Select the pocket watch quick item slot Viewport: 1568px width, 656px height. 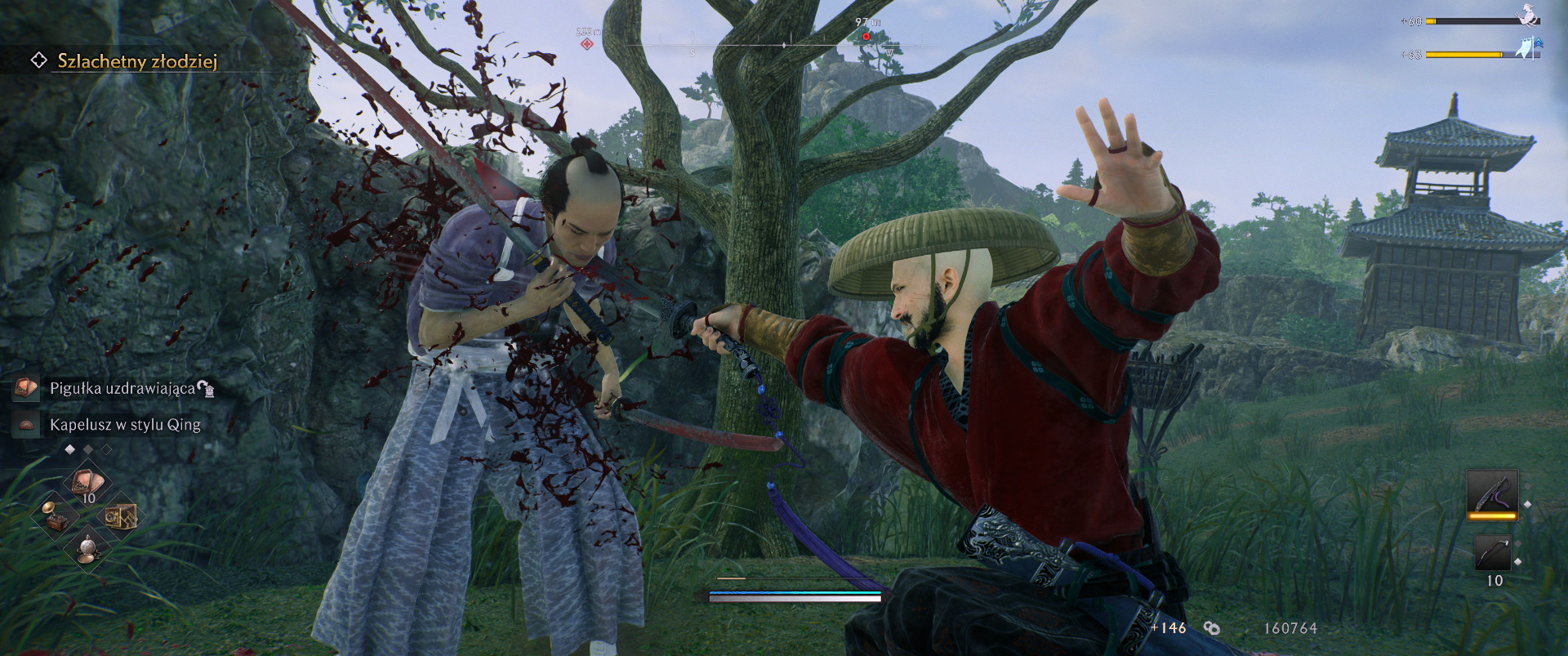click(x=87, y=547)
